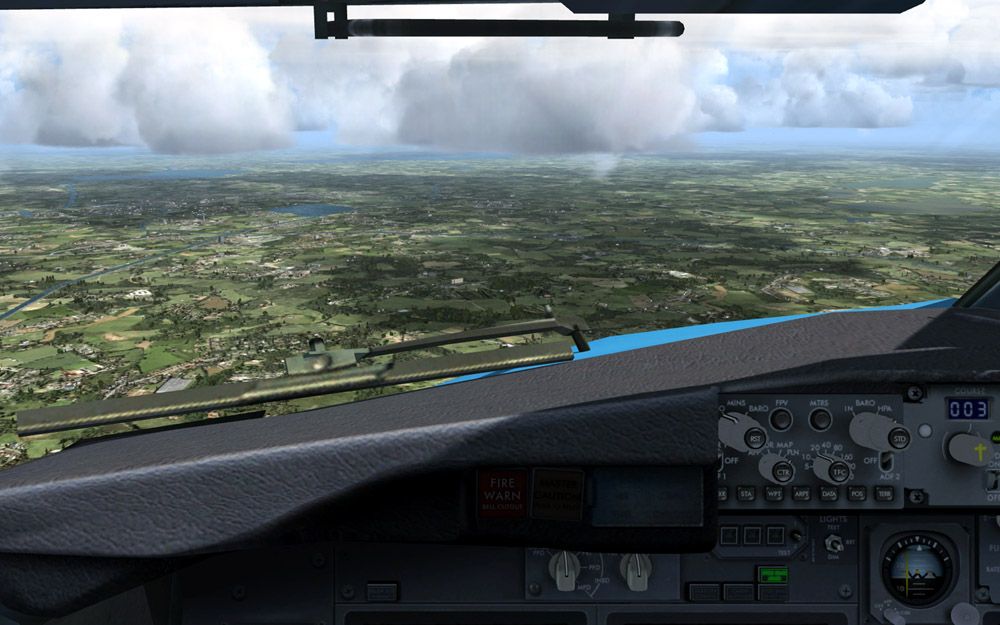Image resolution: width=1000 pixels, height=625 pixels.
Task: Enable the TERR terrain display button
Action: pyautogui.click(x=883, y=493)
